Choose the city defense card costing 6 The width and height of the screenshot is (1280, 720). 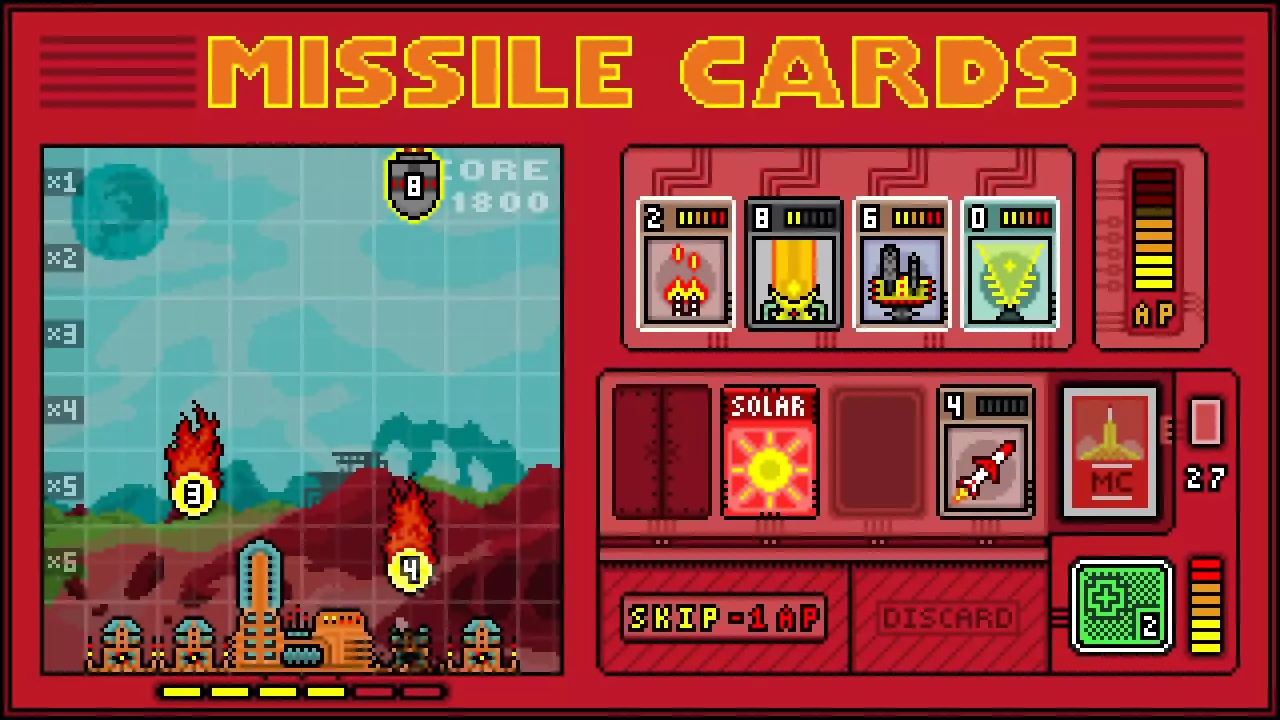[902, 265]
